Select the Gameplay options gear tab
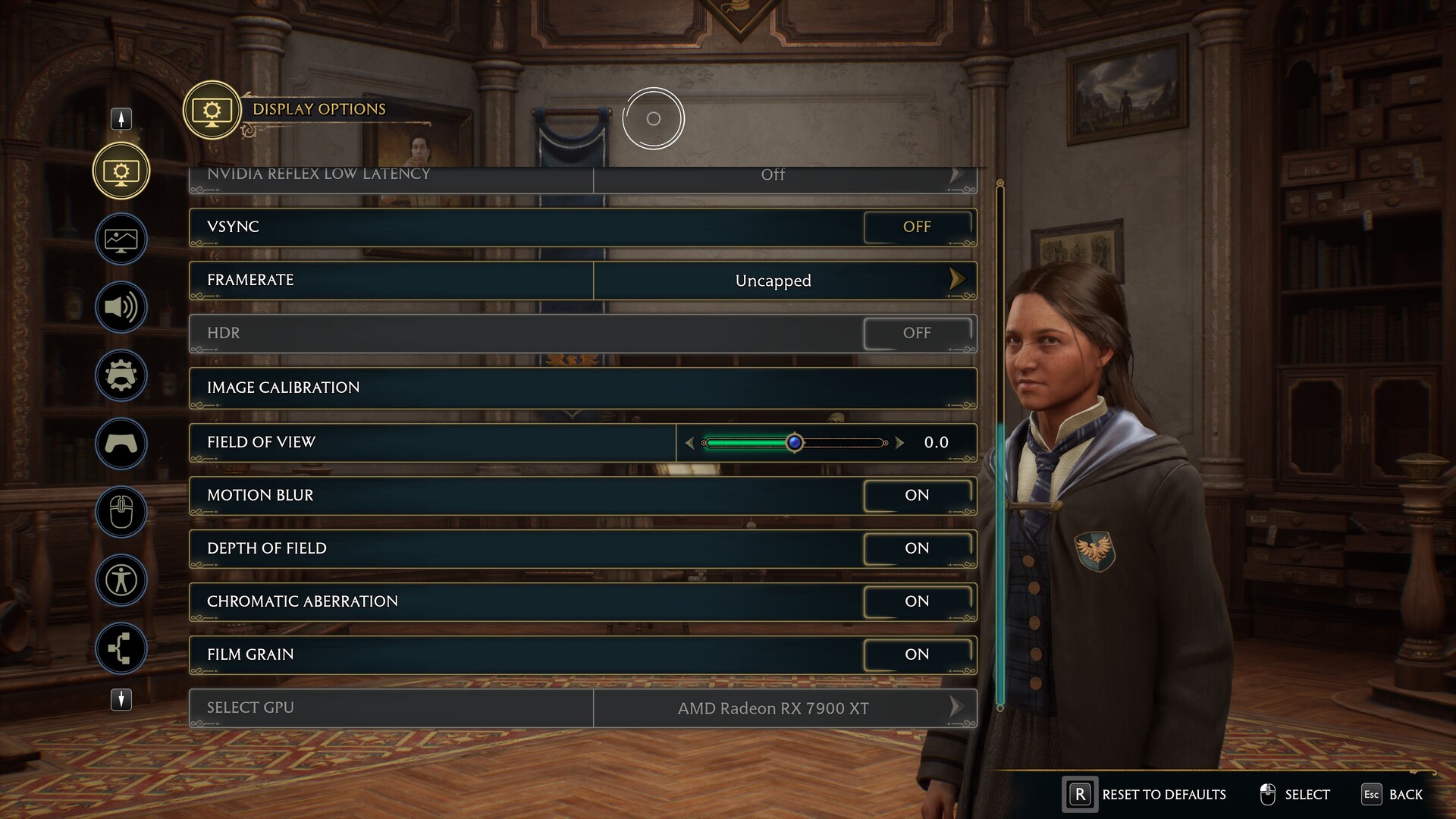Screen dimensions: 1456x819 pos(121,375)
